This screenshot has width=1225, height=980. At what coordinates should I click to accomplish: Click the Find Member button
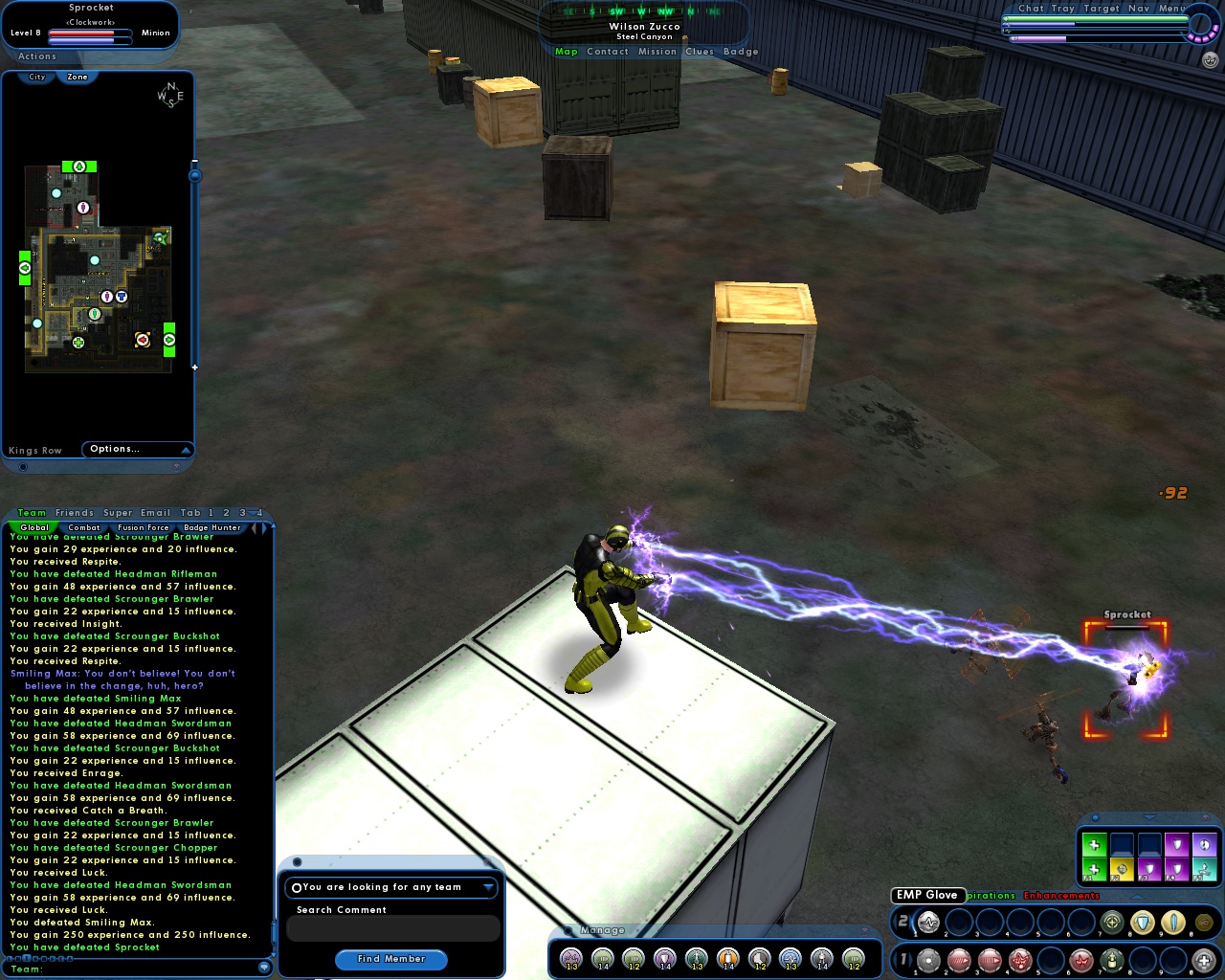click(x=391, y=959)
